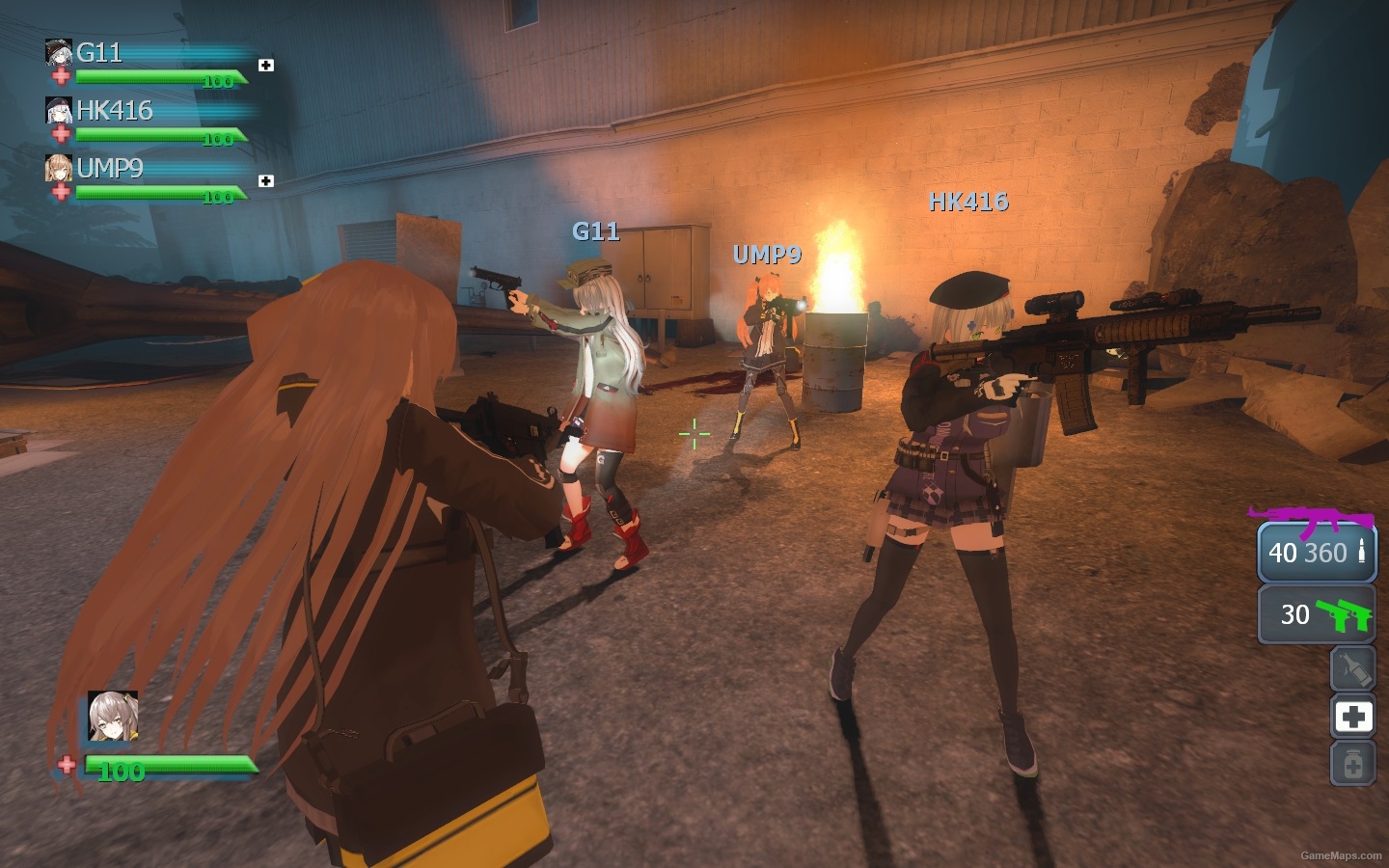The width and height of the screenshot is (1389, 868).
Task: Select the first aid kit slot icon
Action: (1352, 717)
